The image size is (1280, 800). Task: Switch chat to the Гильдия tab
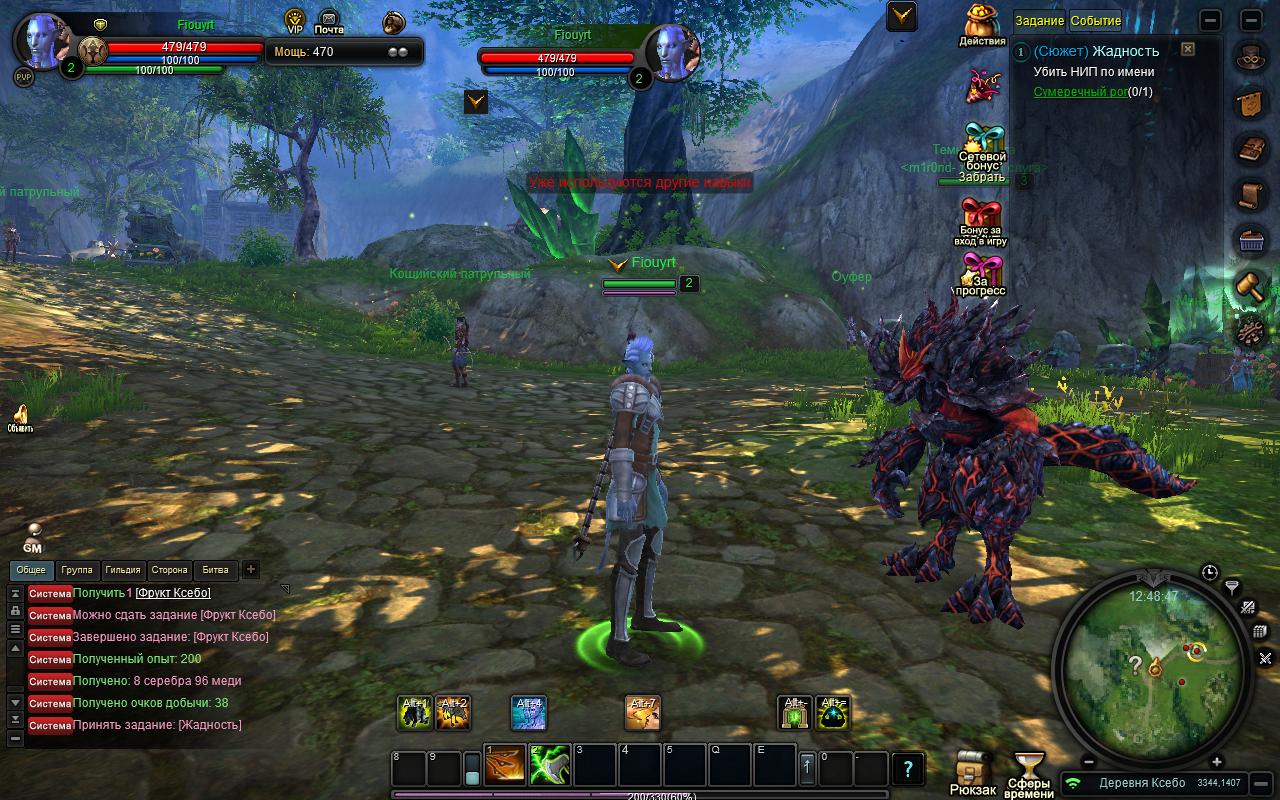tap(122, 570)
